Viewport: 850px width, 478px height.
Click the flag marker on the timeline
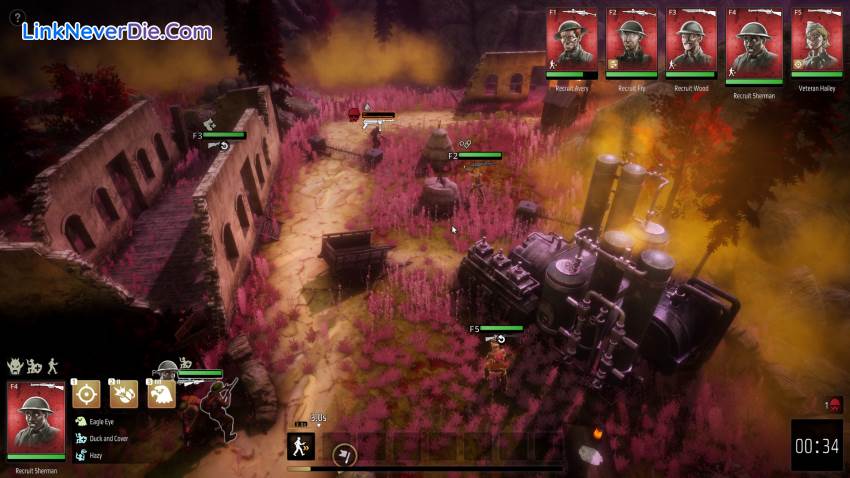click(x=342, y=455)
